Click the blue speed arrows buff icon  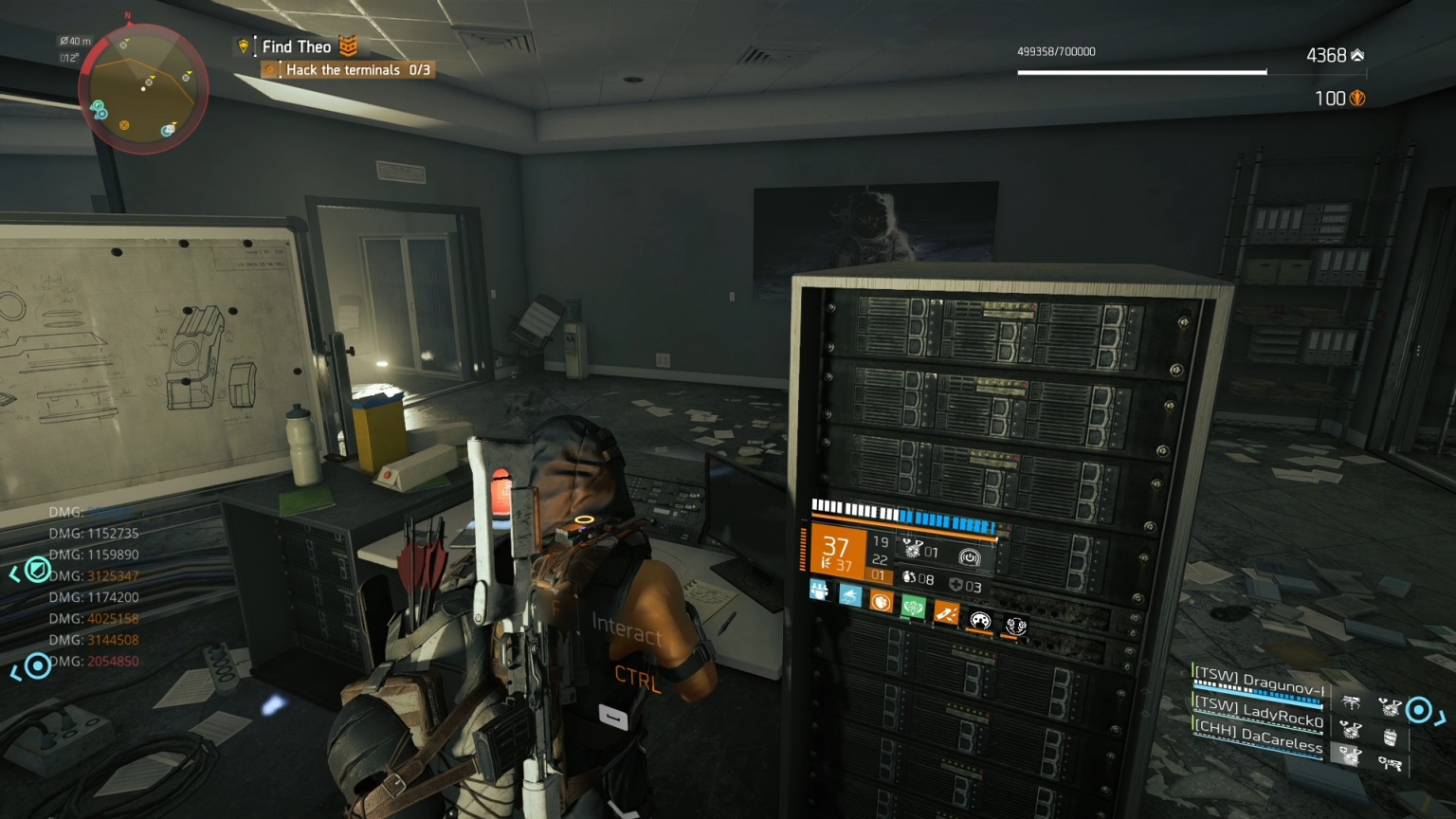[850, 595]
